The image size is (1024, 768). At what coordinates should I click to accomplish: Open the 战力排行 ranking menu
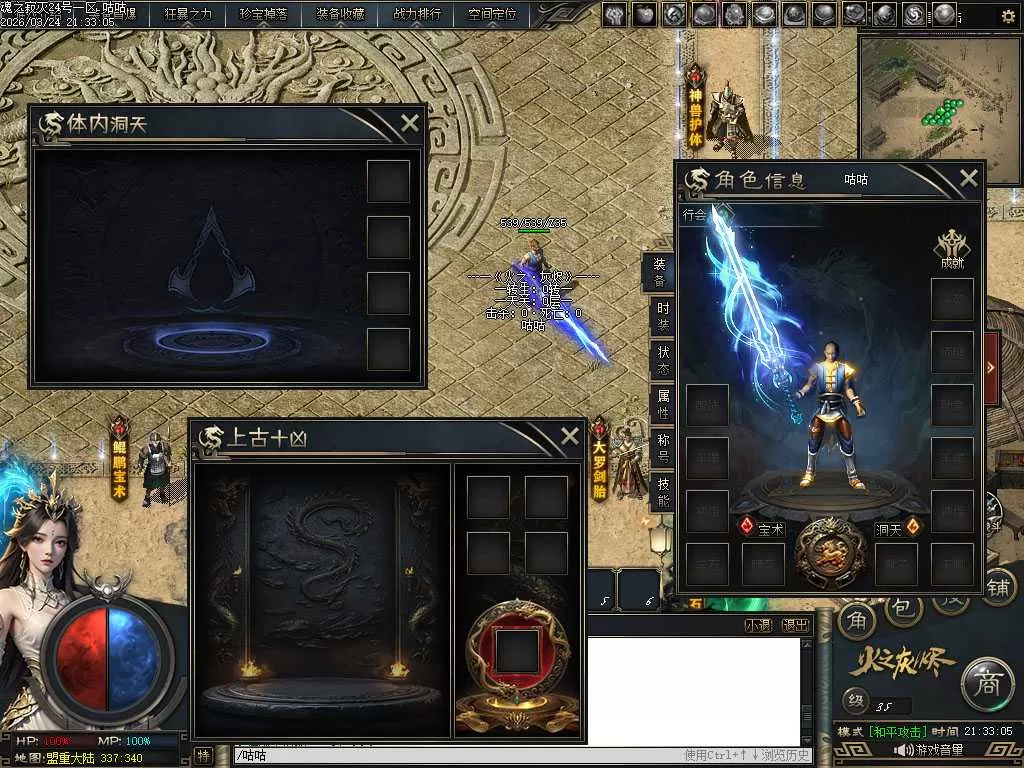416,14
